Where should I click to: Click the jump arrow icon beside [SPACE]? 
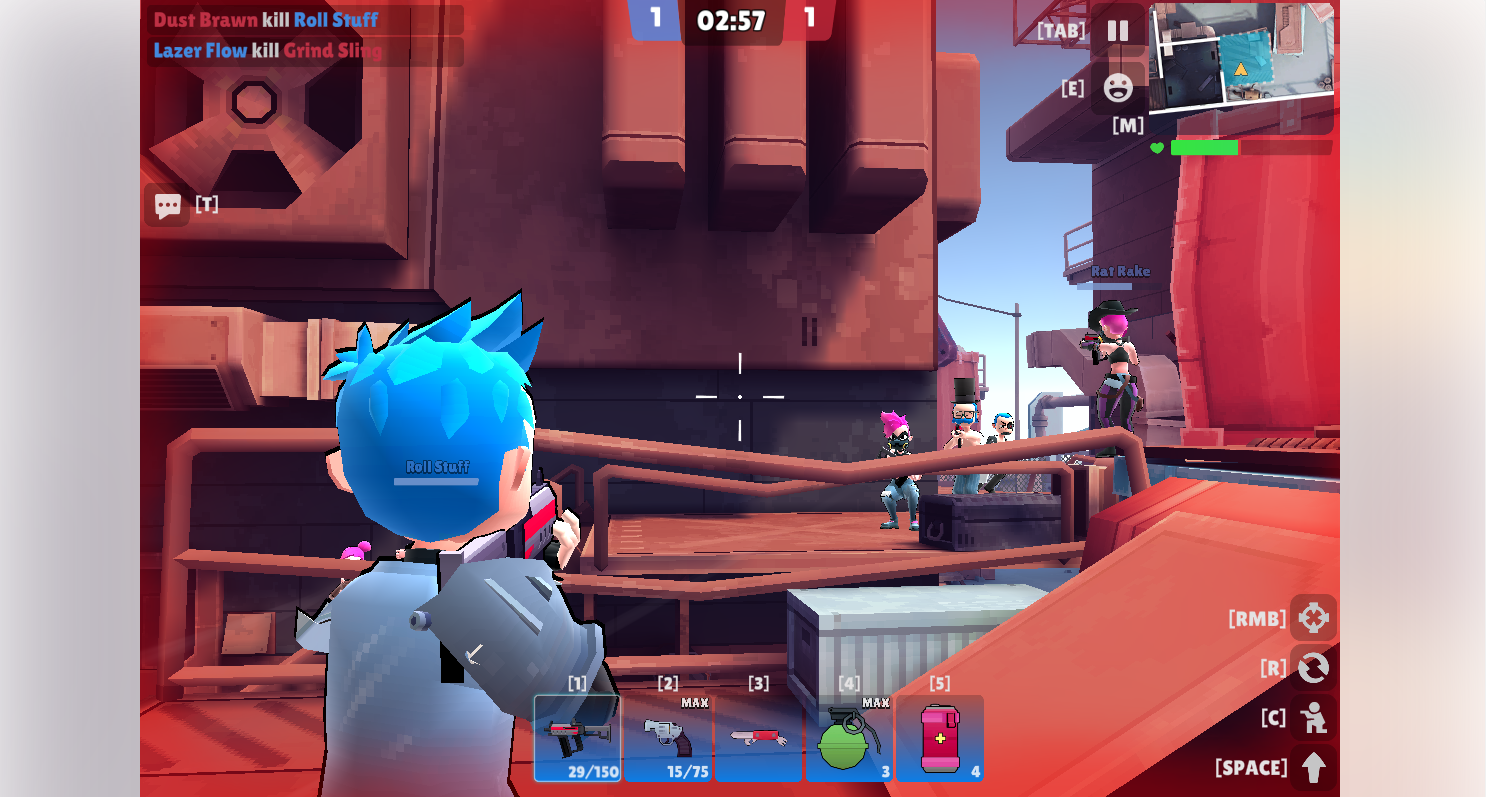(1315, 768)
